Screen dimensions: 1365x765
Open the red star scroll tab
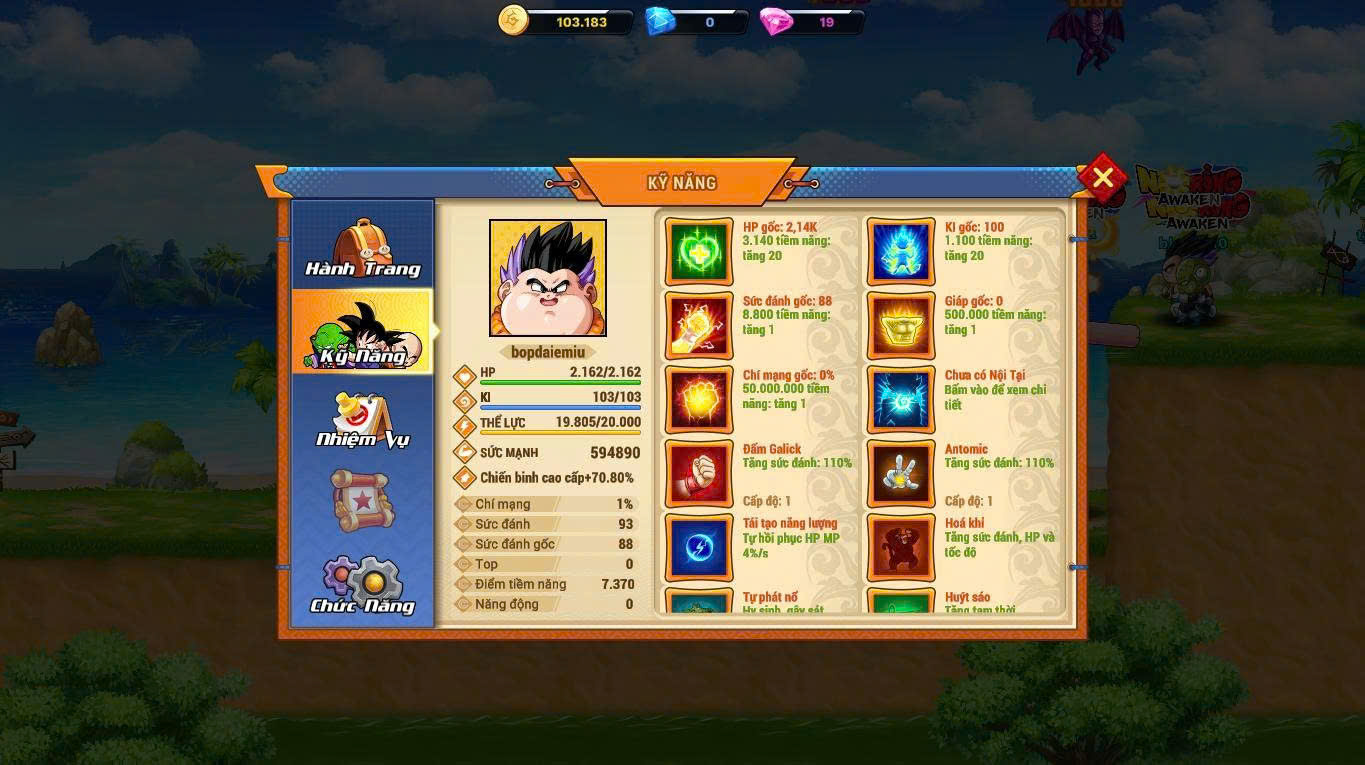tap(363, 499)
